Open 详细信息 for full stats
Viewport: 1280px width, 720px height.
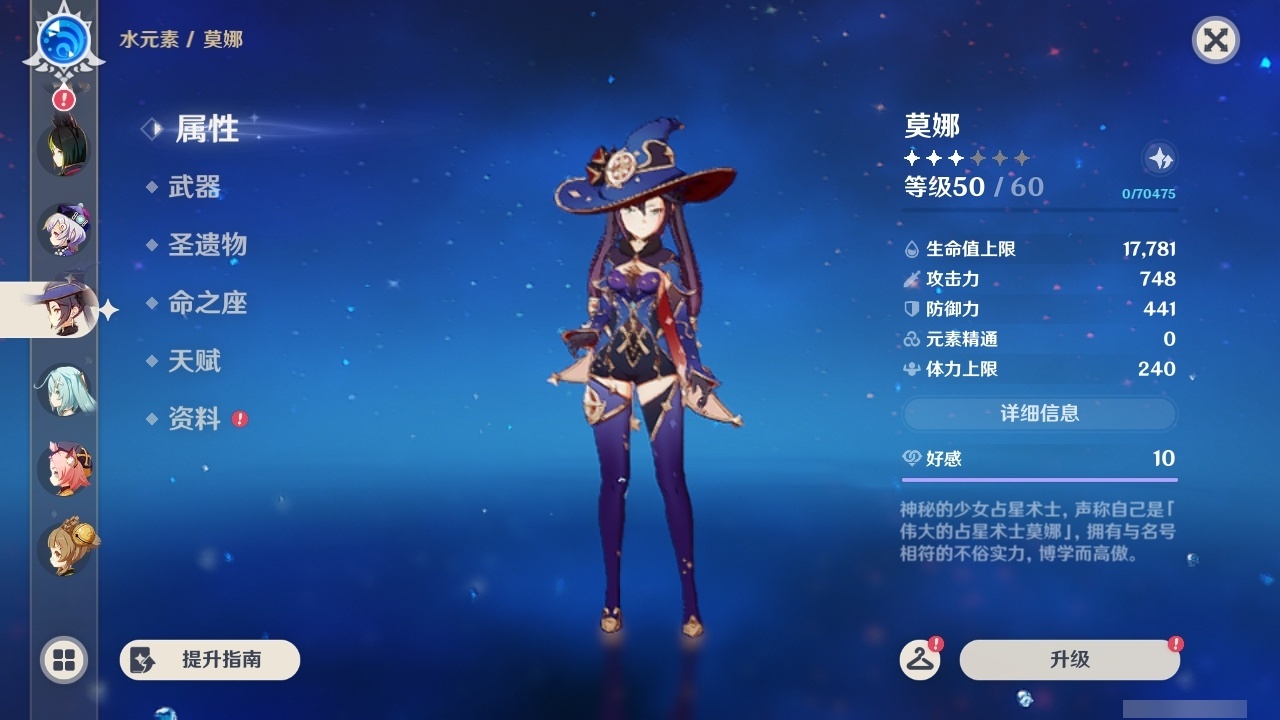[1040, 414]
